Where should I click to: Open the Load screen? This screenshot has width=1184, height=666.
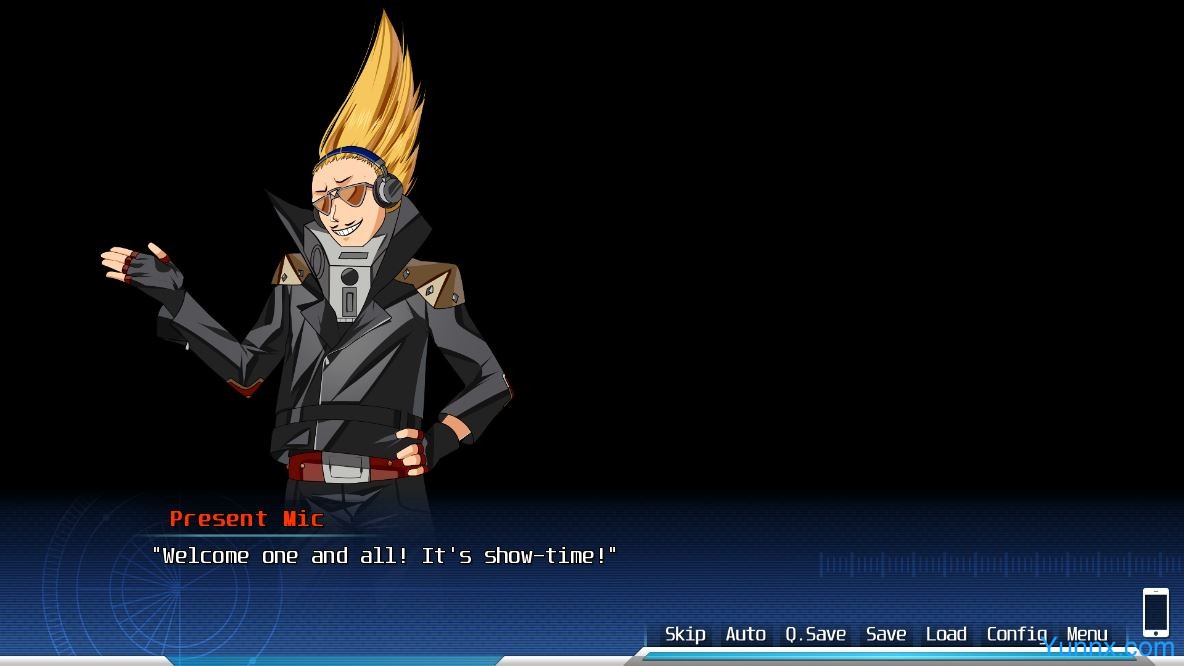(x=946, y=634)
